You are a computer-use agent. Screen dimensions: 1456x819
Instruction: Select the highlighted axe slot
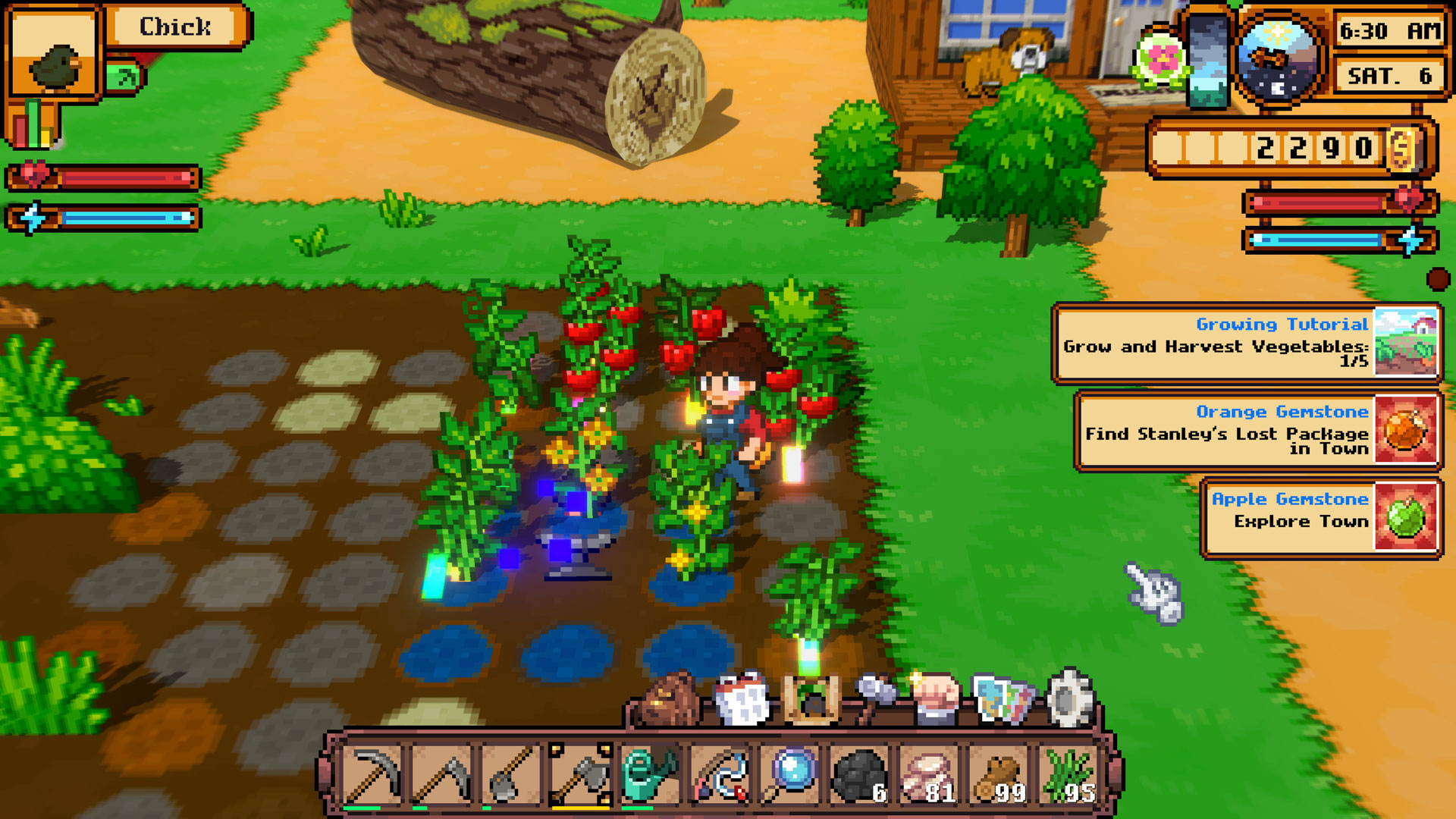pyautogui.click(x=581, y=775)
